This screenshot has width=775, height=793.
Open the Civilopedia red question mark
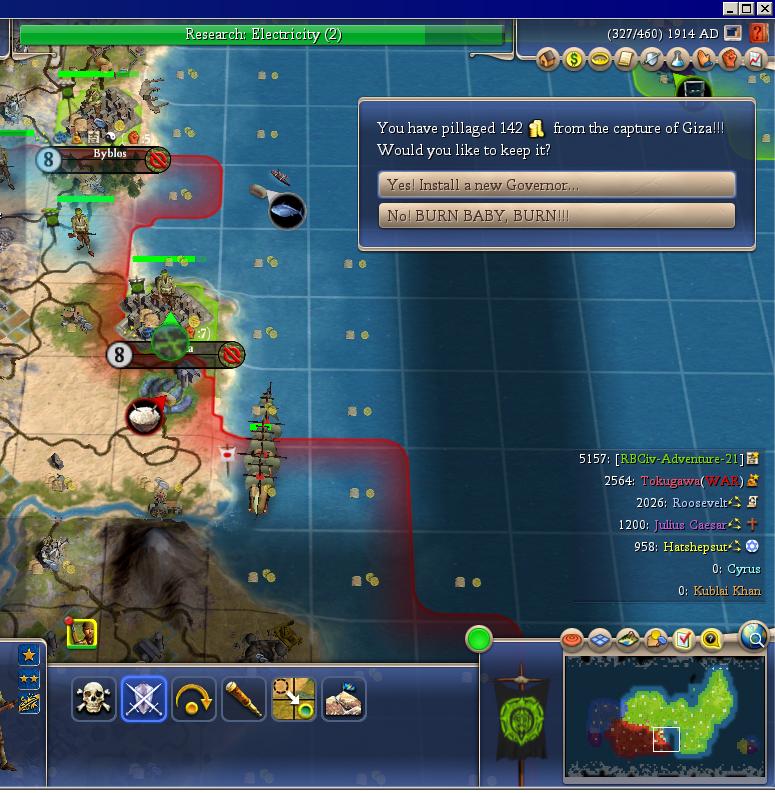759,34
